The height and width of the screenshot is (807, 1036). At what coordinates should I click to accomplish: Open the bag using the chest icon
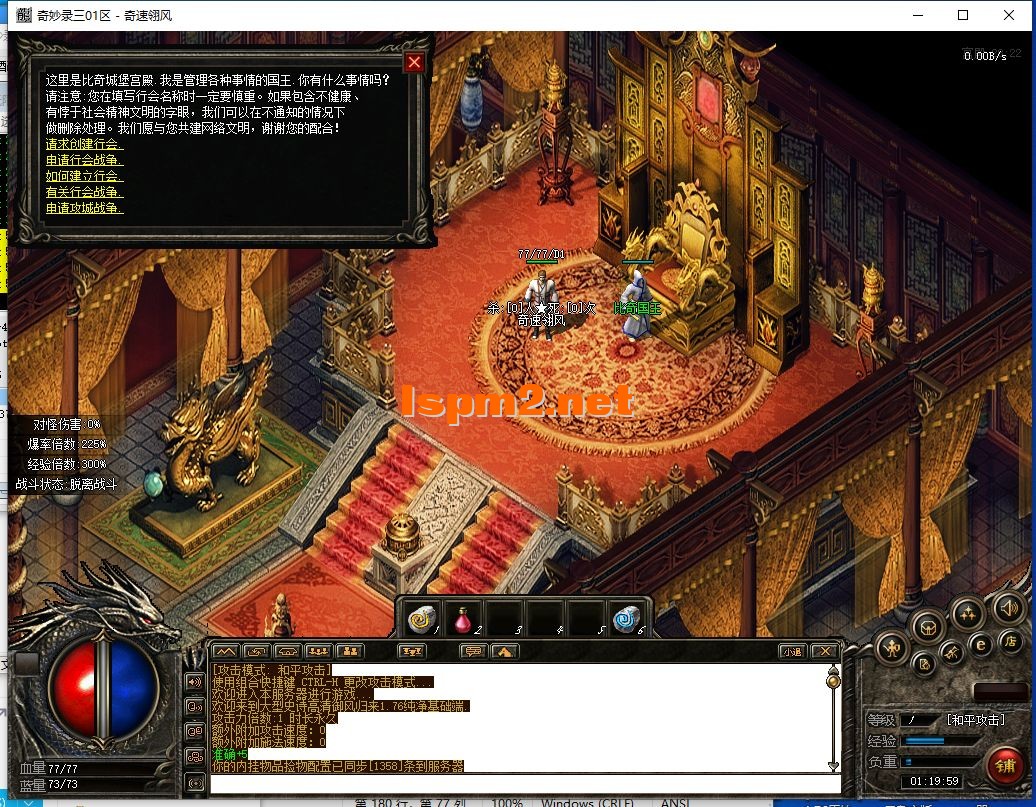tap(928, 627)
